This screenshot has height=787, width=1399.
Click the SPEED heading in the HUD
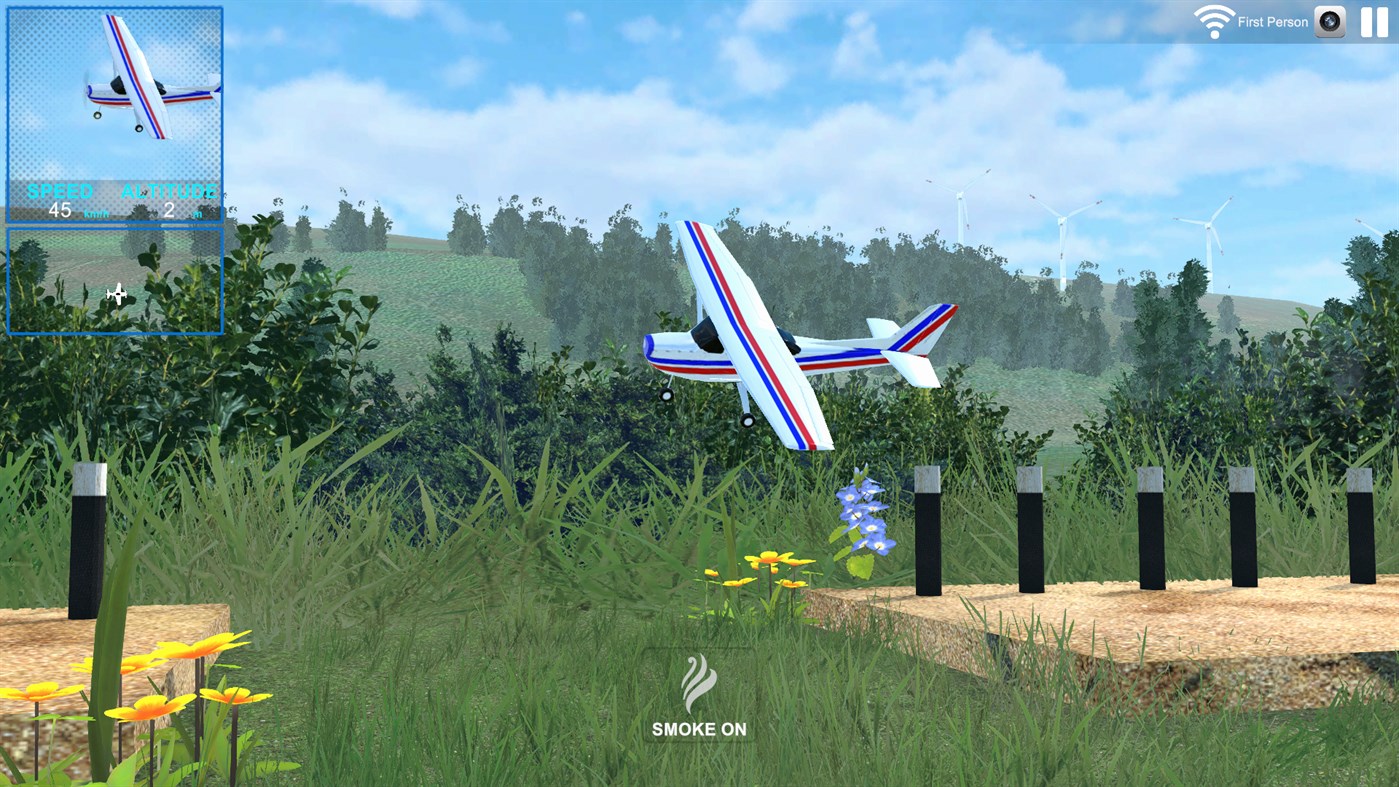62,191
